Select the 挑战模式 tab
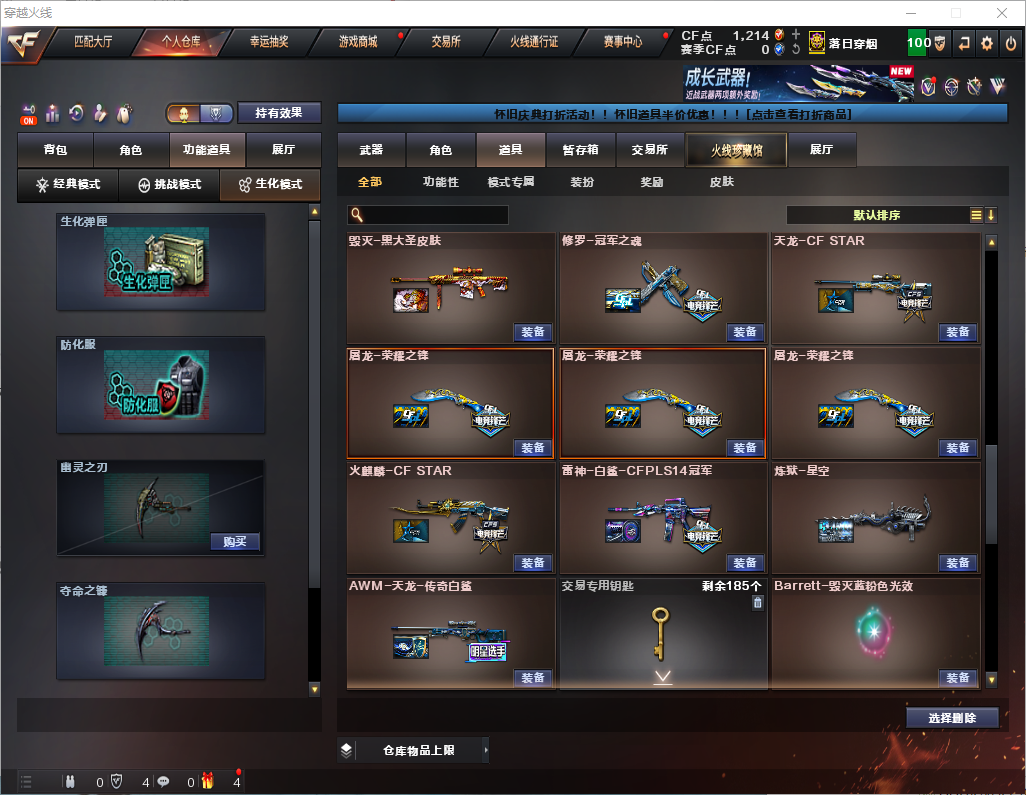 [169, 185]
